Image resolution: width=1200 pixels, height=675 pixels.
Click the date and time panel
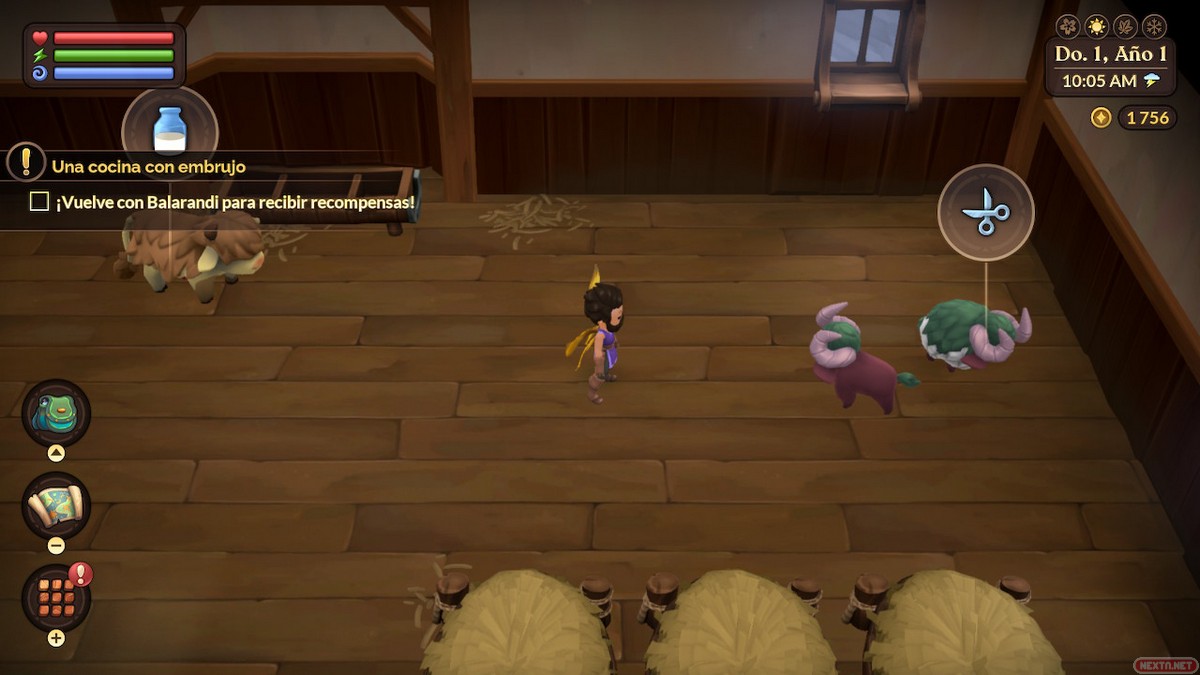tap(1110, 67)
